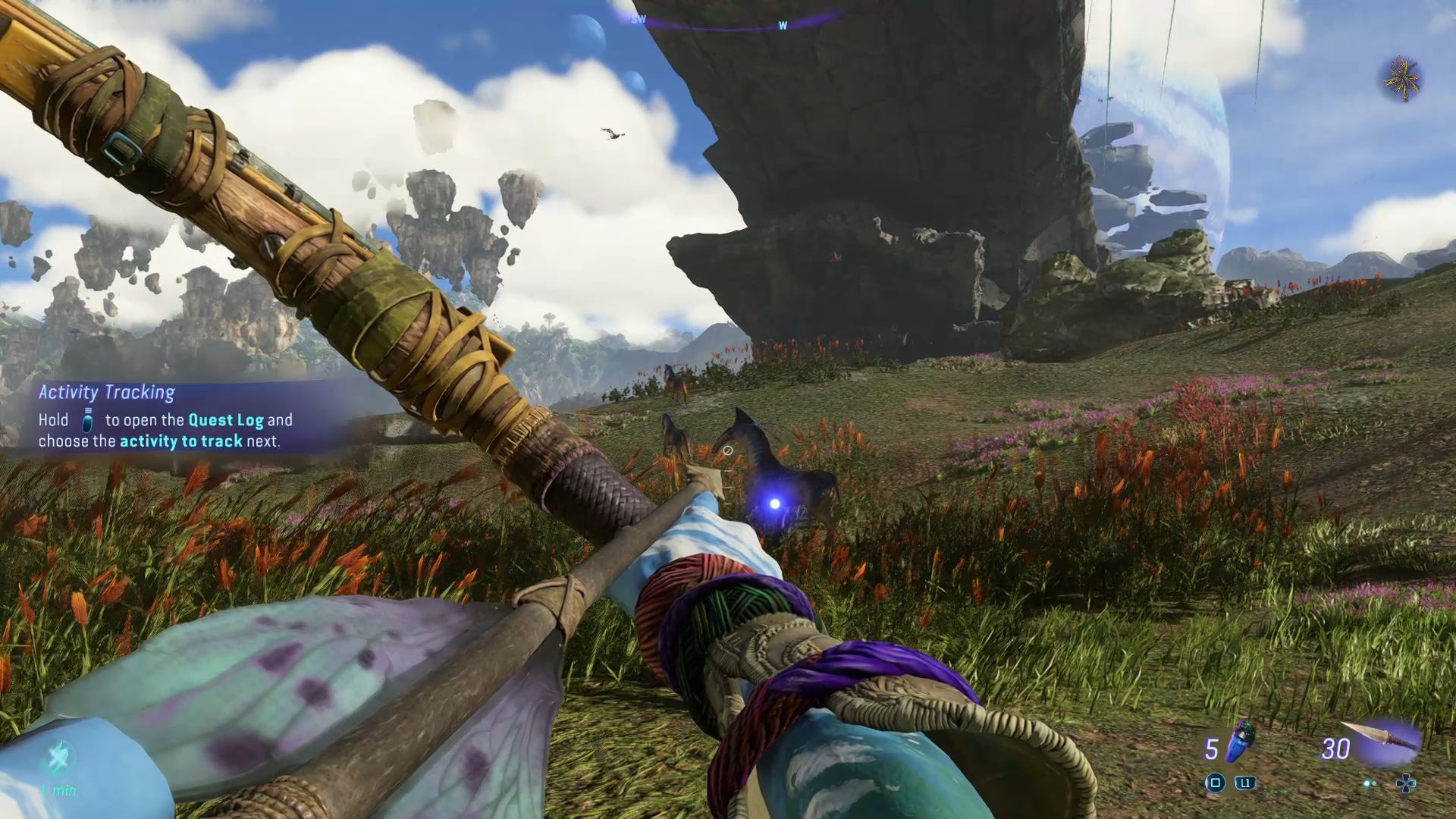Open the Quest Log link text
Screen dimensions: 1456x819
coord(227,419)
